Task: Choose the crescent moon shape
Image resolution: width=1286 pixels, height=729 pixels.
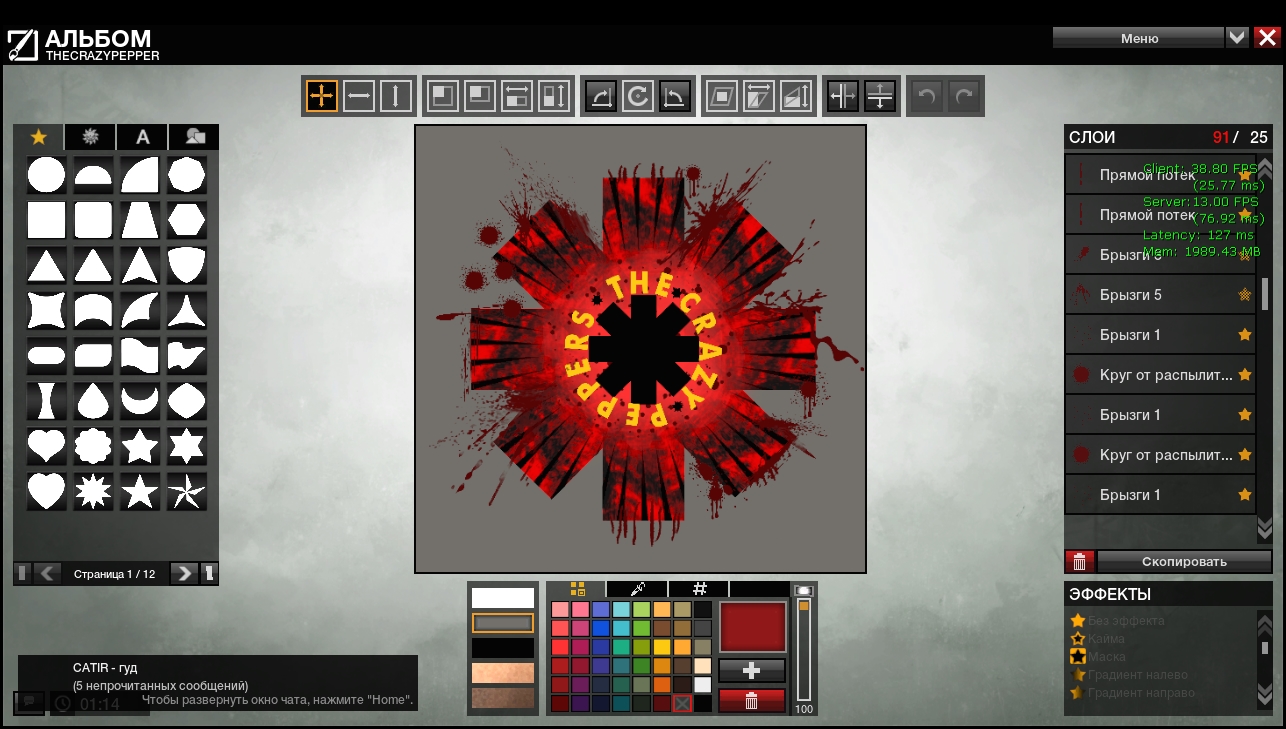Action: click(140, 400)
